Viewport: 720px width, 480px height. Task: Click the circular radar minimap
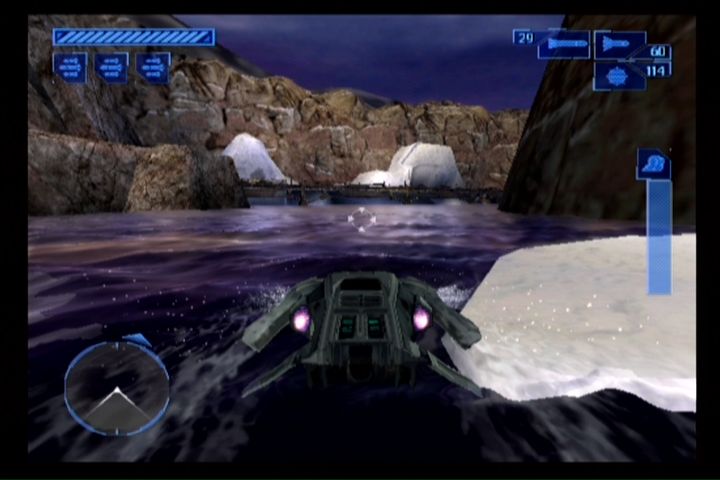pos(117,388)
